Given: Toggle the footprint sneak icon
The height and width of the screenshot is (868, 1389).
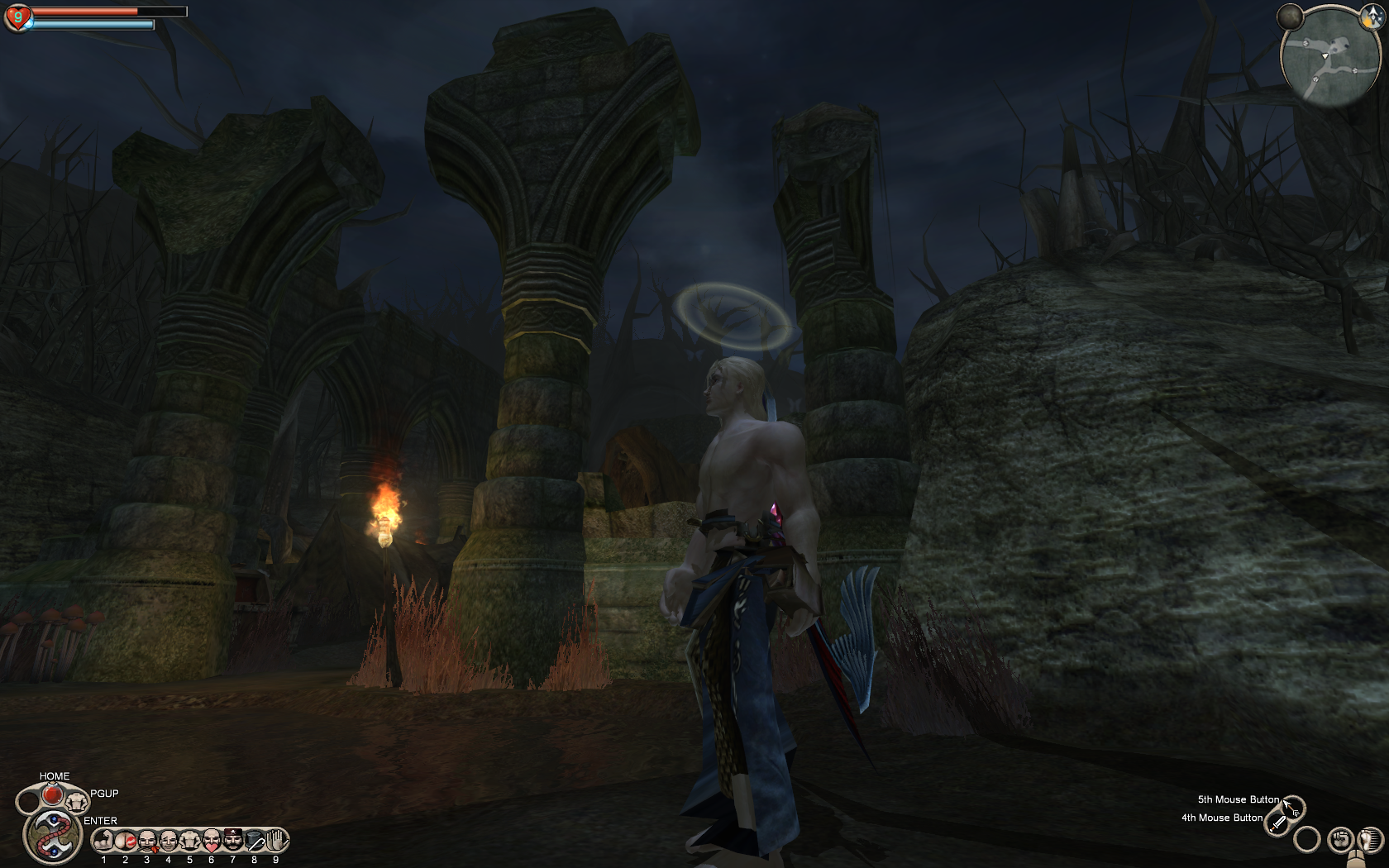Looking at the screenshot, I should (x=1370, y=840).
